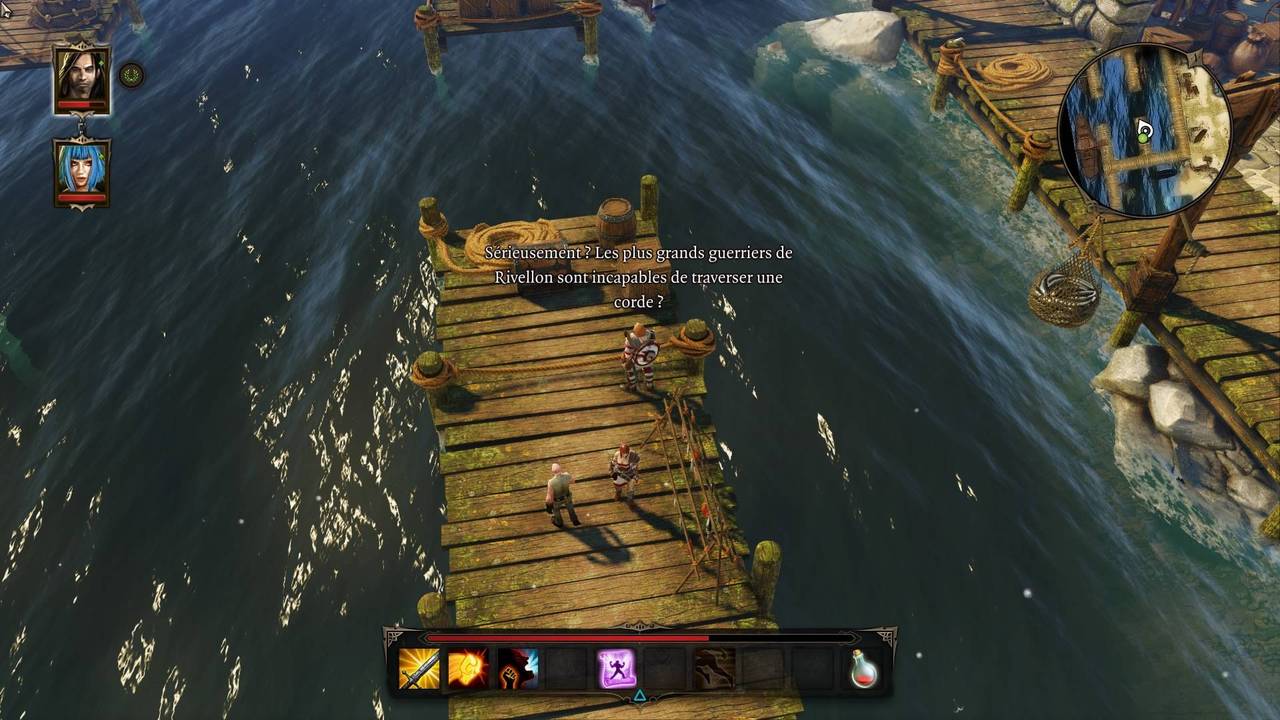Open the circular minimap
This screenshot has height=720, width=1280.
(x=1144, y=130)
